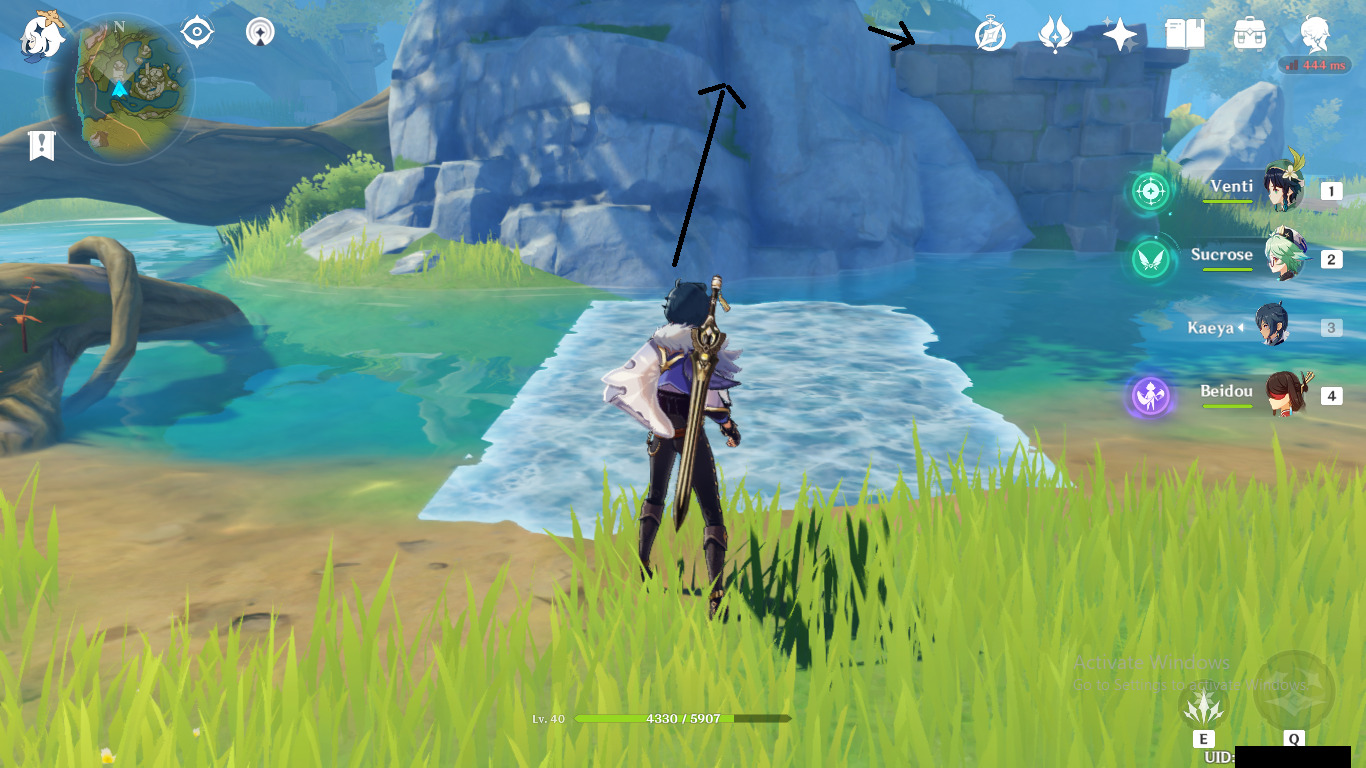Open the Paimon menu
The height and width of the screenshot is (768, 1366).
[42, 36]
